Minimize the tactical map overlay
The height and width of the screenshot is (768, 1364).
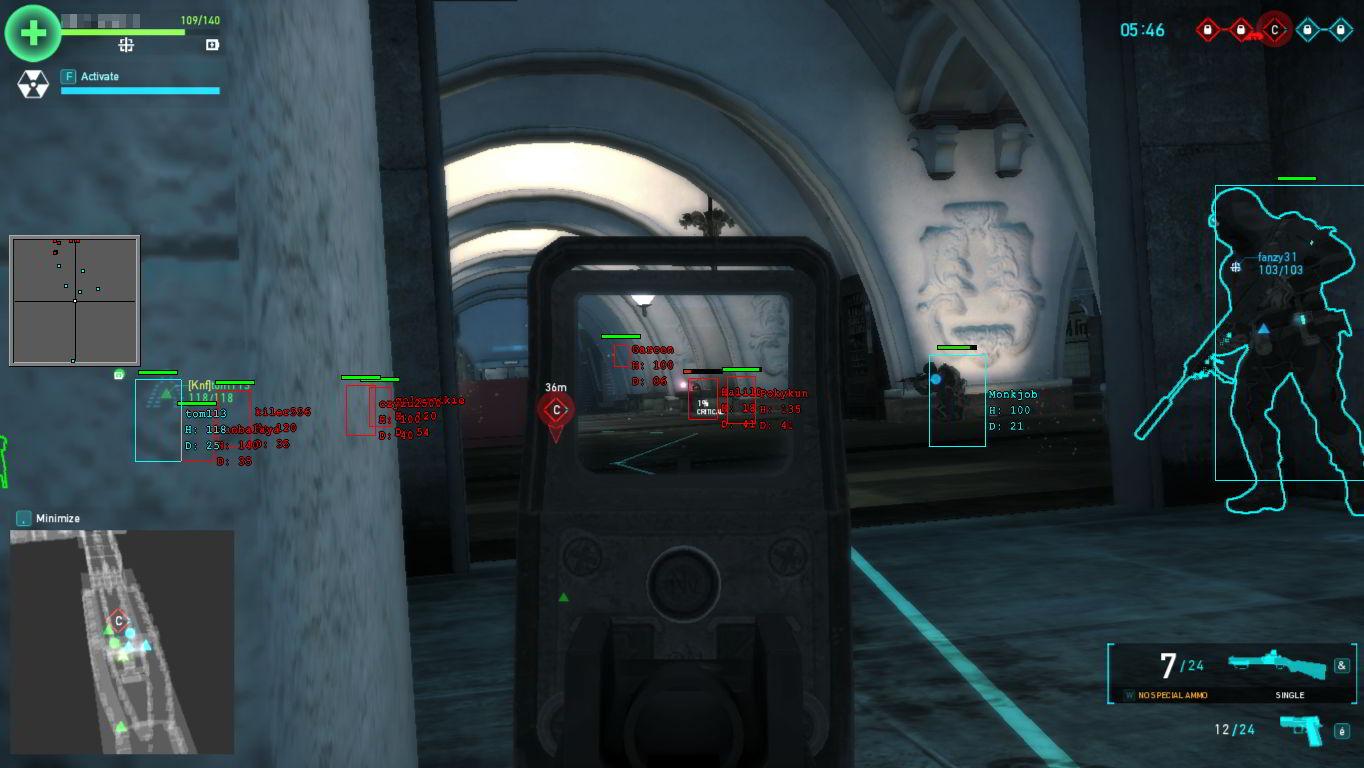[24, 518]
